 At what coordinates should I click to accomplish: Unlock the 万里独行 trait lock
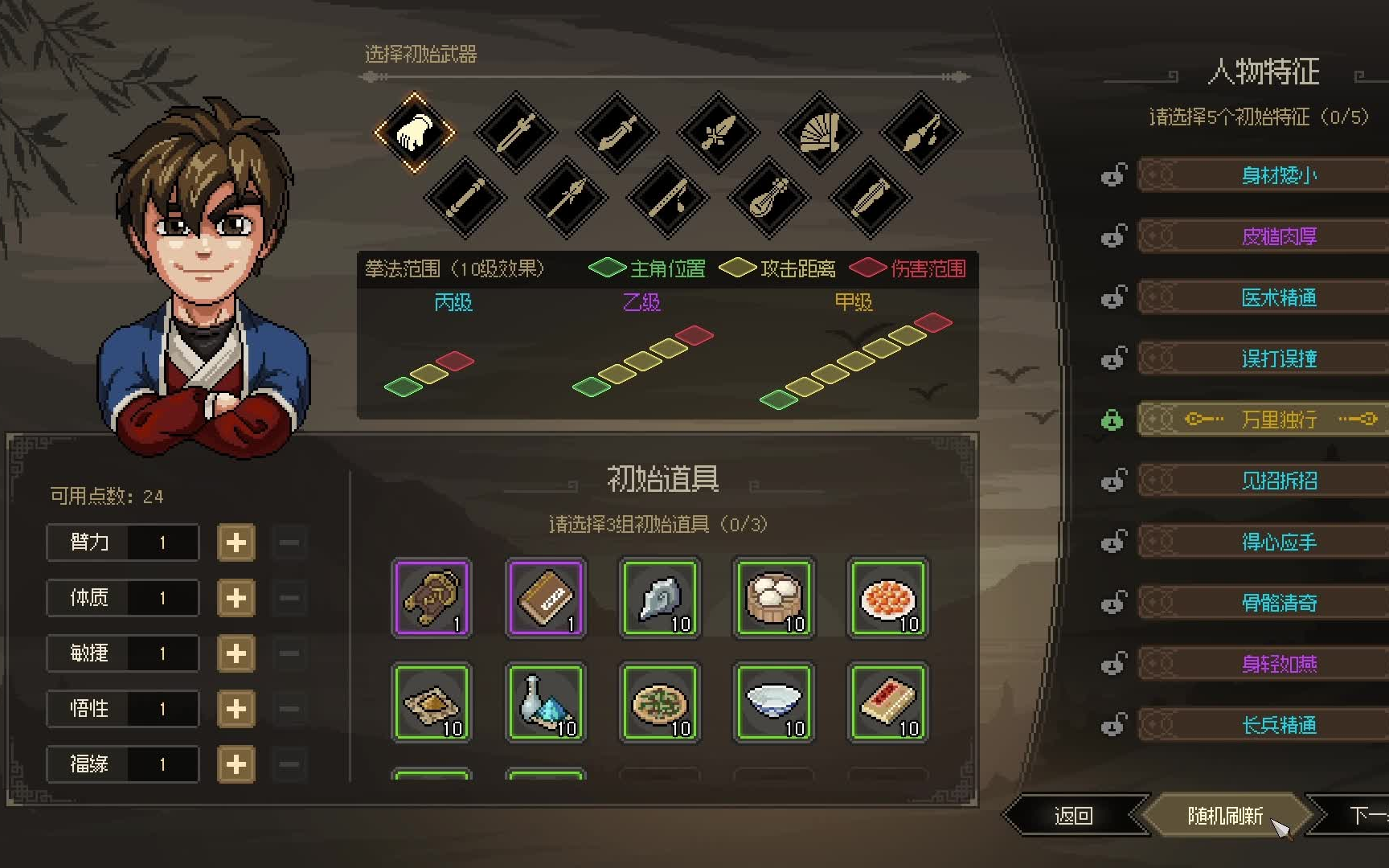(1112, 419)
